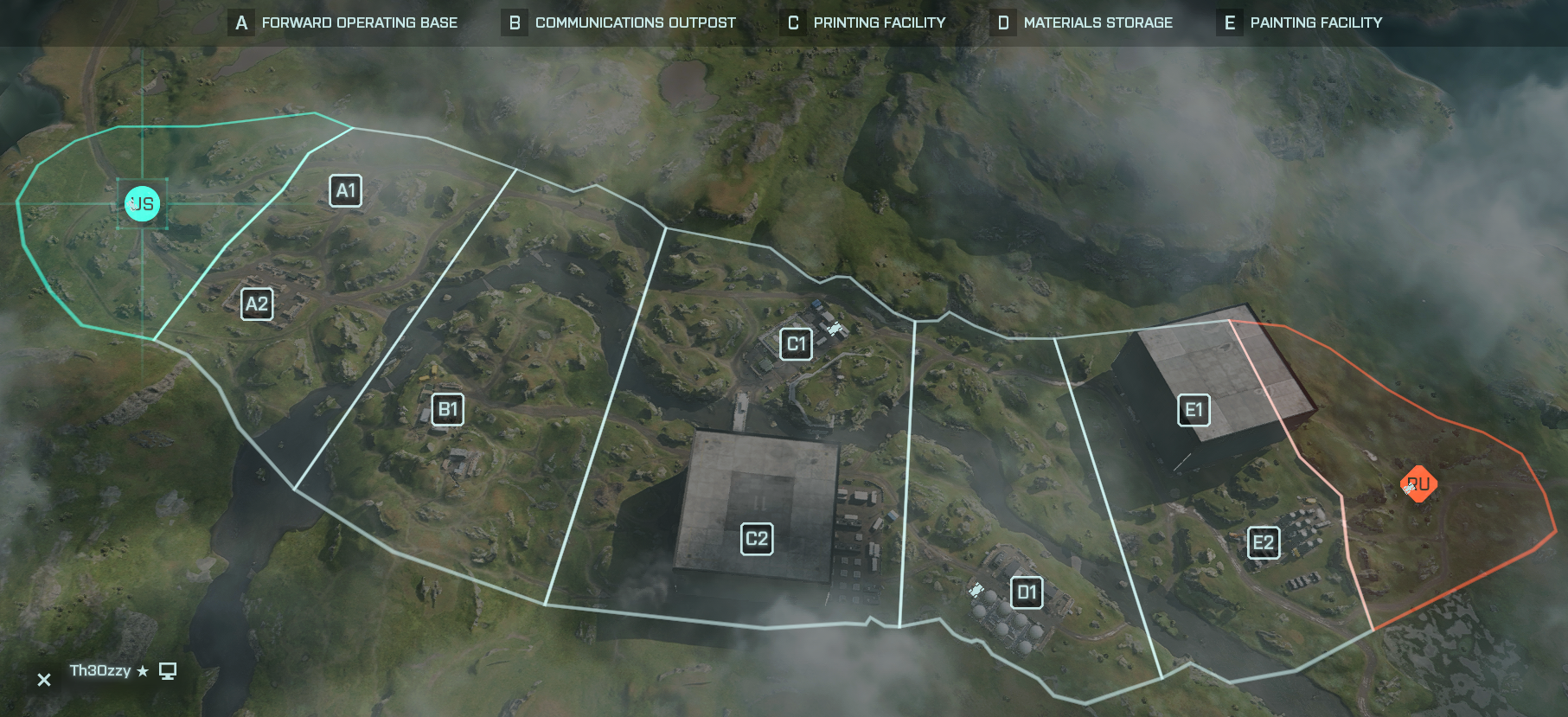Select the D1 objective near the storage tanks

point(1027,592)
